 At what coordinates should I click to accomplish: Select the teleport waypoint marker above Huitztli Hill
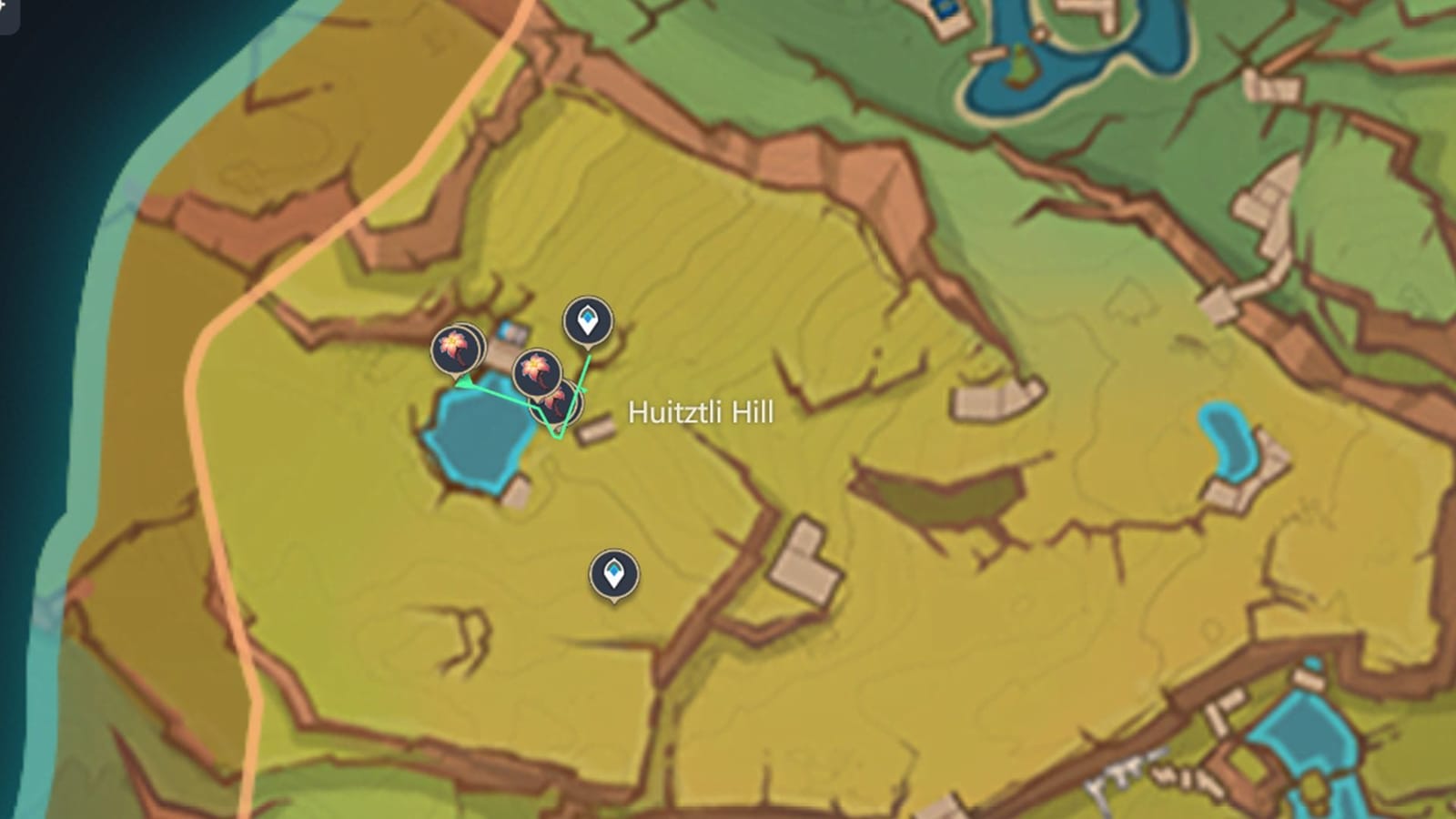(x=588, y=320)
